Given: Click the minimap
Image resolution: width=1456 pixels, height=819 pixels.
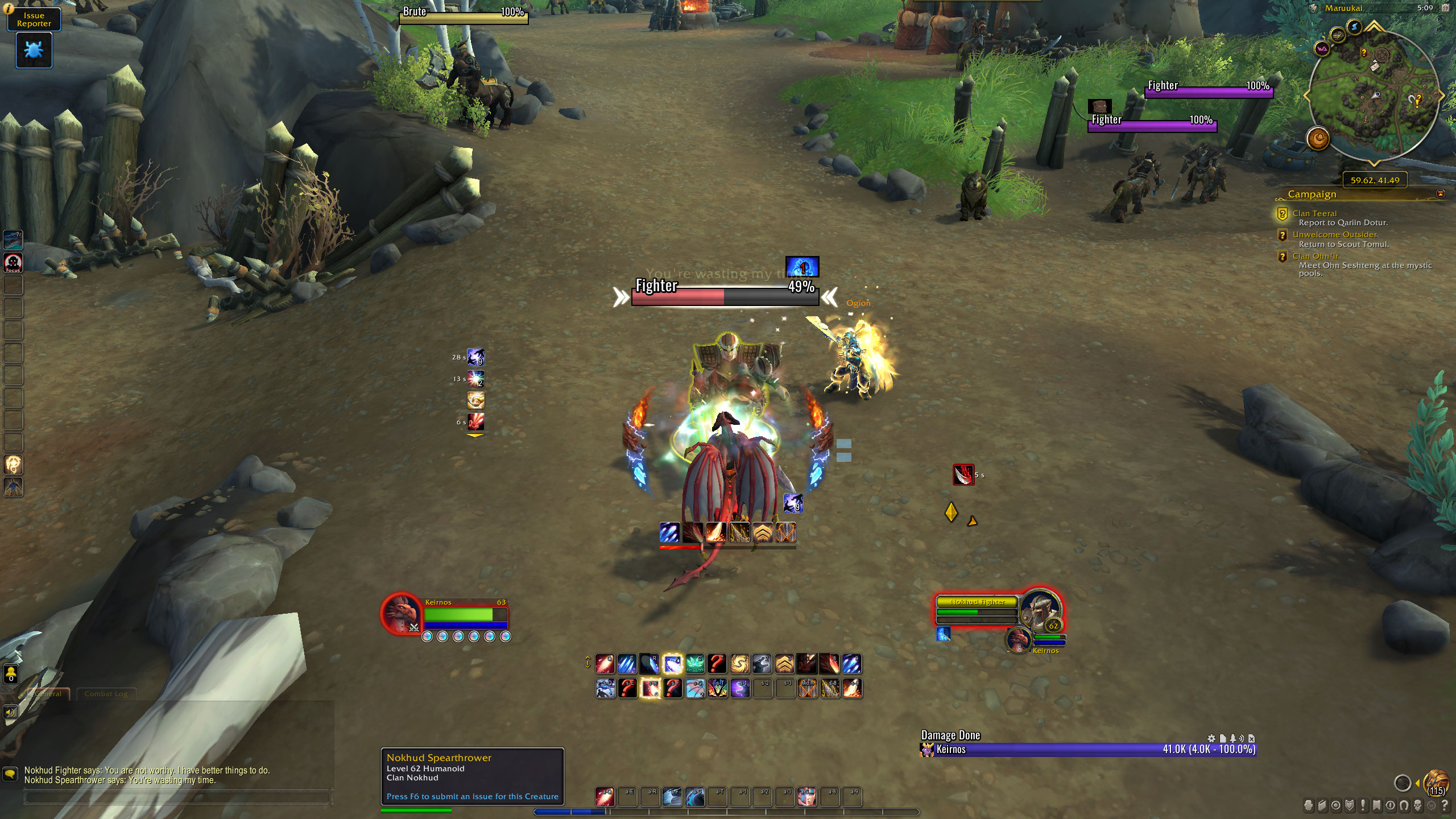Looking at the screenshot, I should point(1375,95).
